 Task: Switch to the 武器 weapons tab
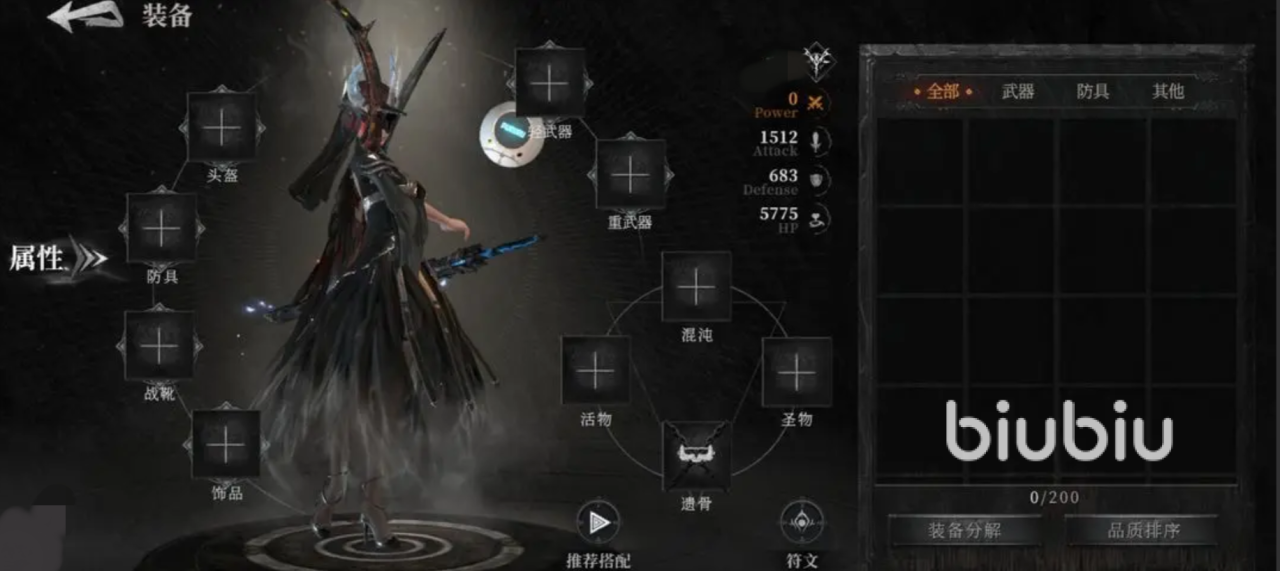tap(1018, 92)
